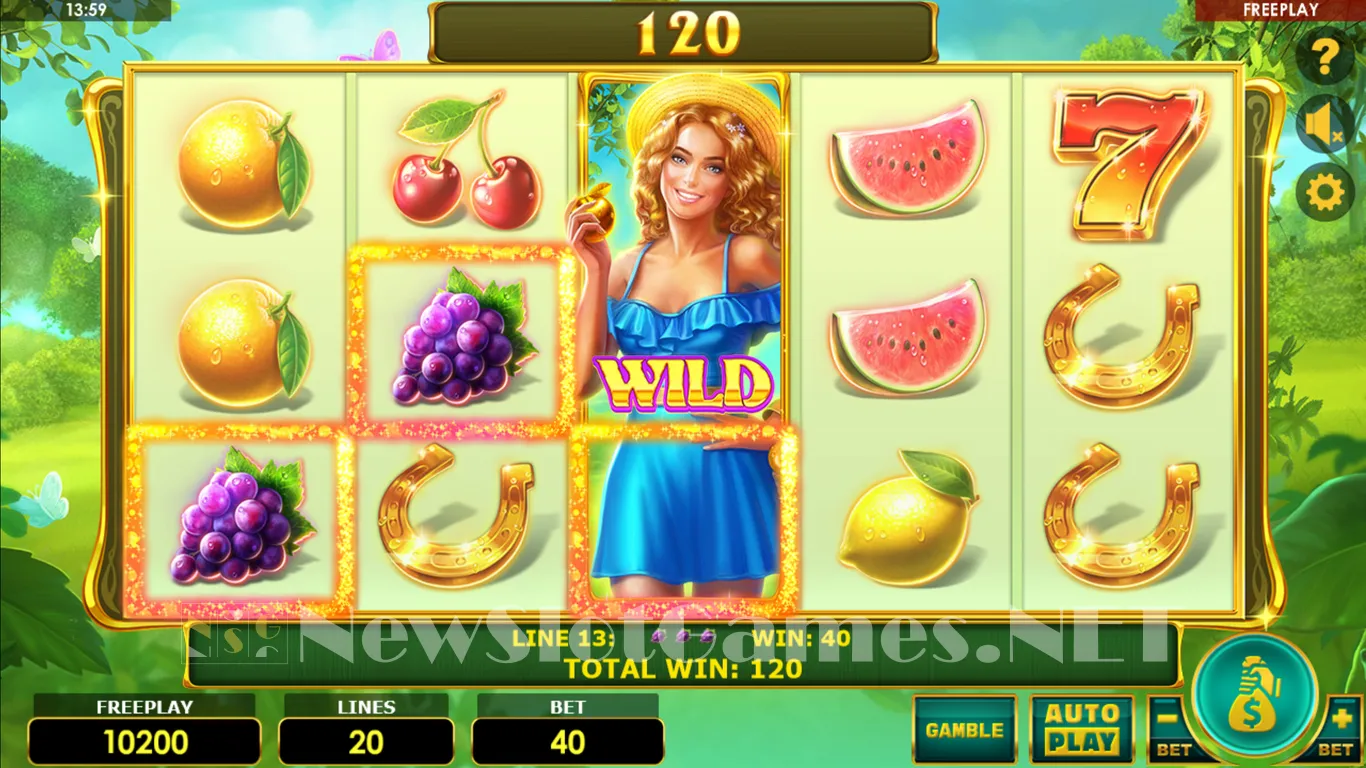Adjust the Bet amount field

tap(567, 741)
